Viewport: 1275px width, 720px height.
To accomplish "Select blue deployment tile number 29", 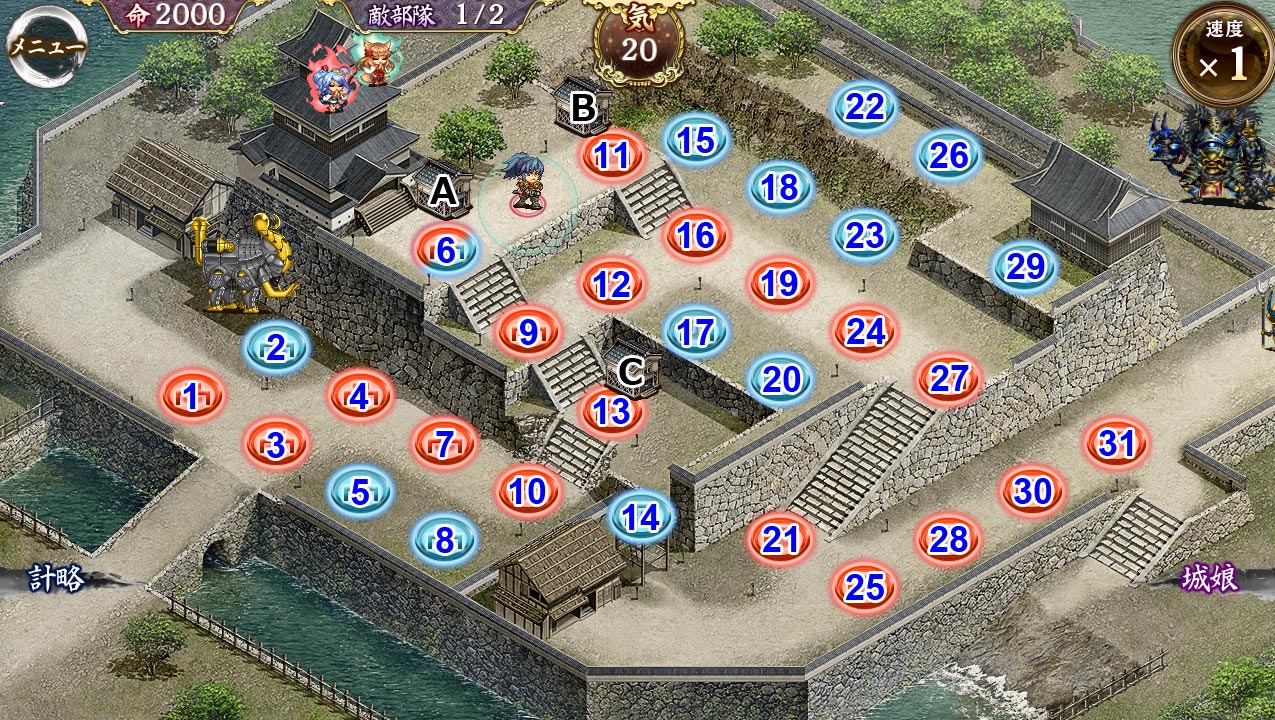I will click(x=1025, y=267).
